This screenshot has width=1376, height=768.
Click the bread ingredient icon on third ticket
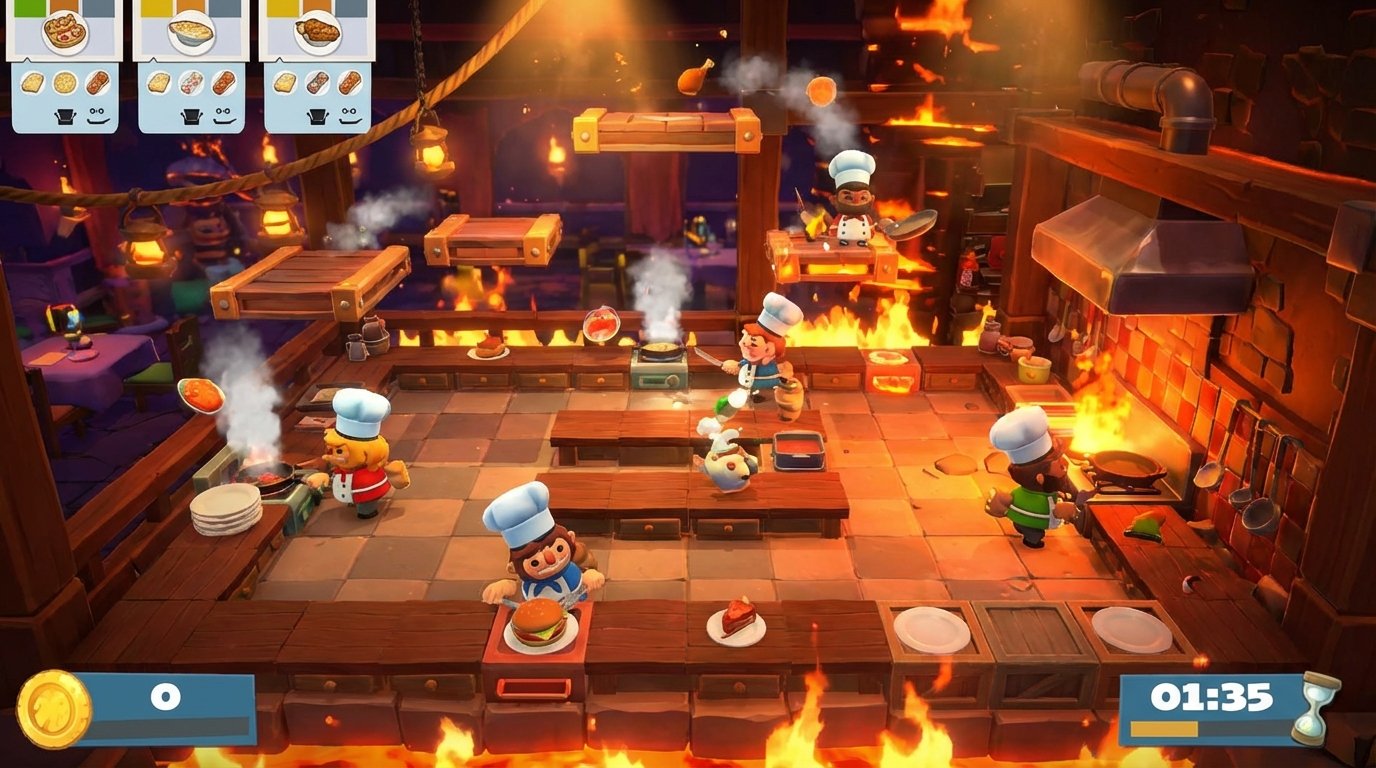pyautogui.click(x=285, y=83)
